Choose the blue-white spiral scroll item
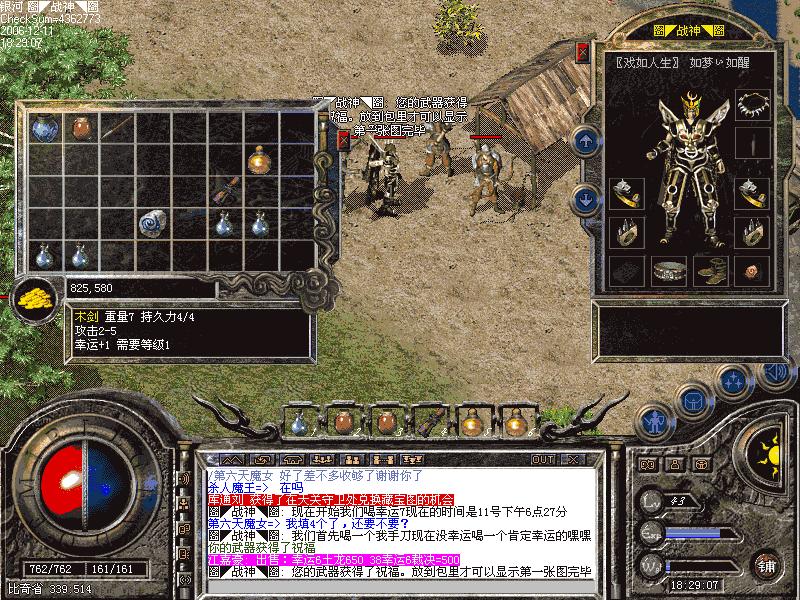 pos(153,222)
